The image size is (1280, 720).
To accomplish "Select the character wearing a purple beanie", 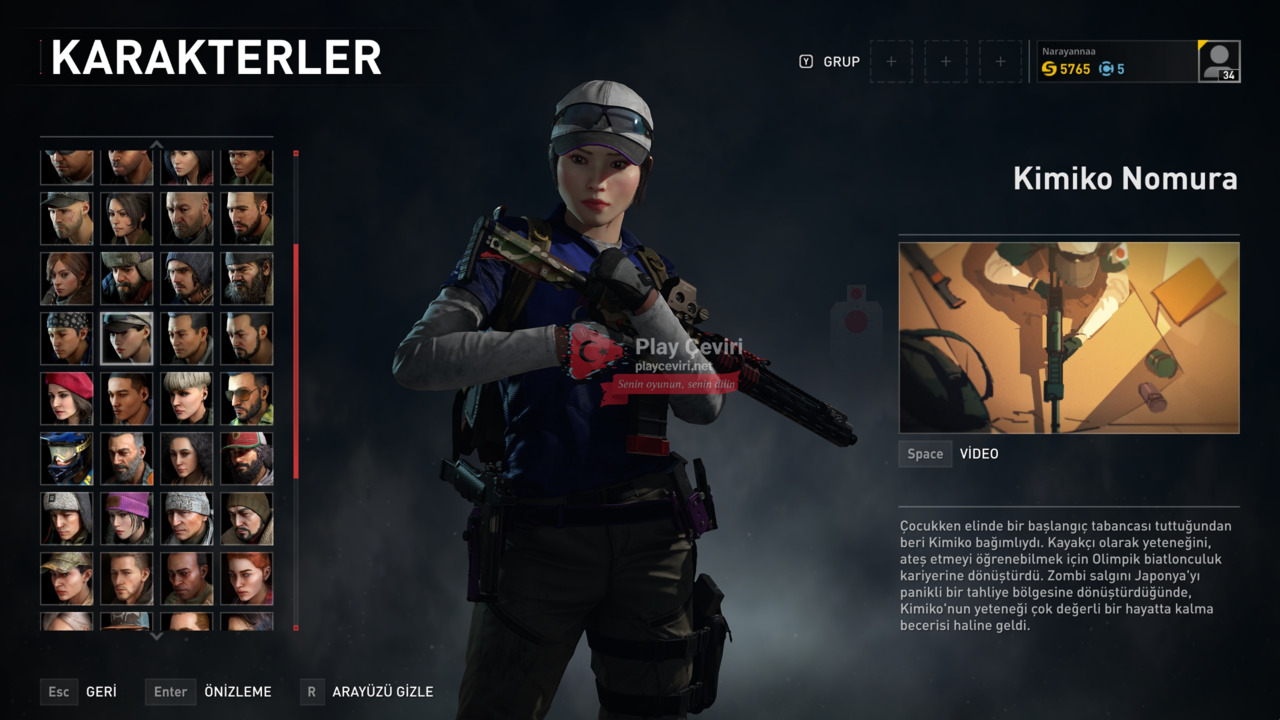I will click(127, 518).
